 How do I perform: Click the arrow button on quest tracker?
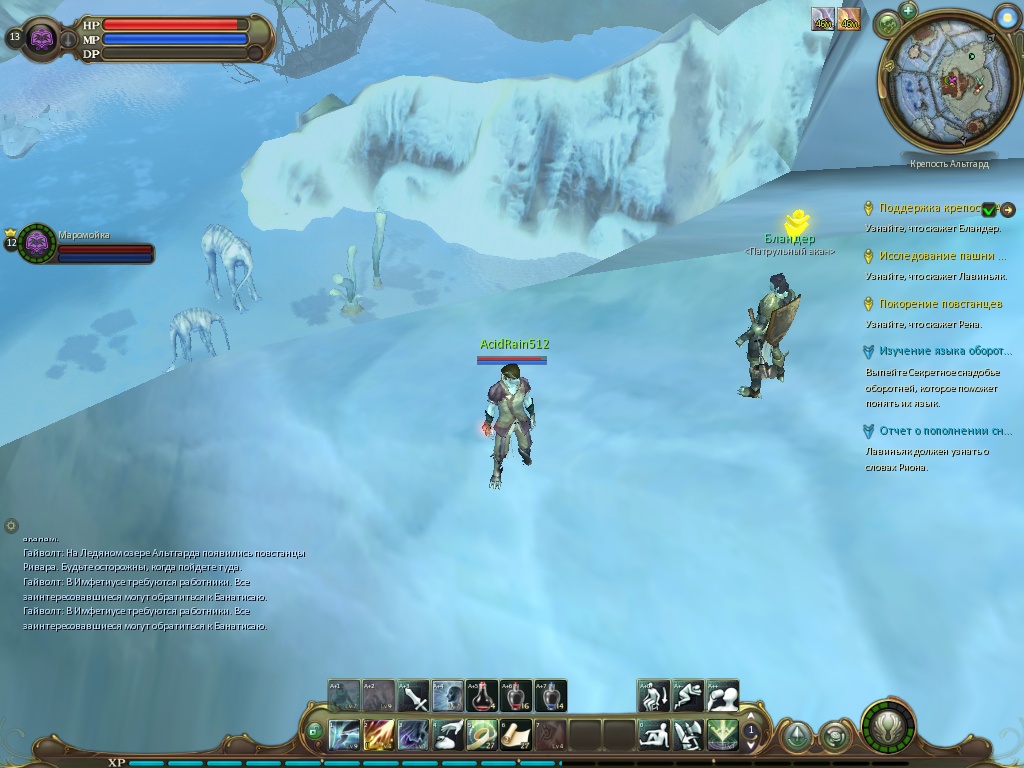tap(1008, 209)
